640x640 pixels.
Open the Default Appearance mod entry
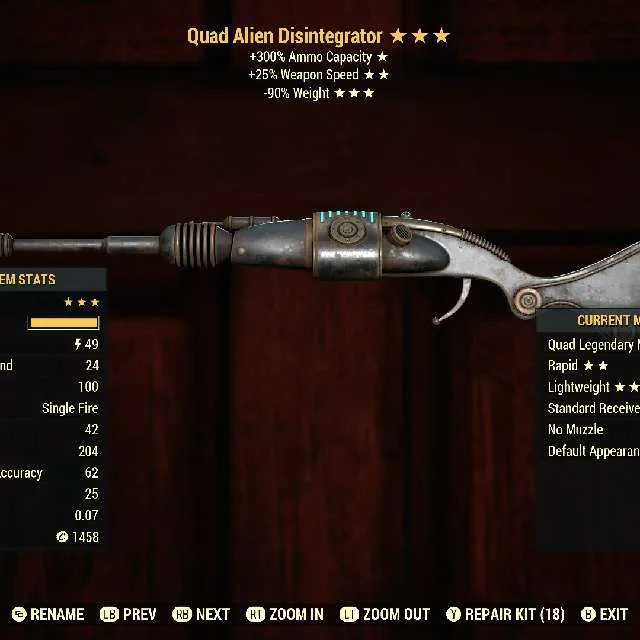pos(592,451)
